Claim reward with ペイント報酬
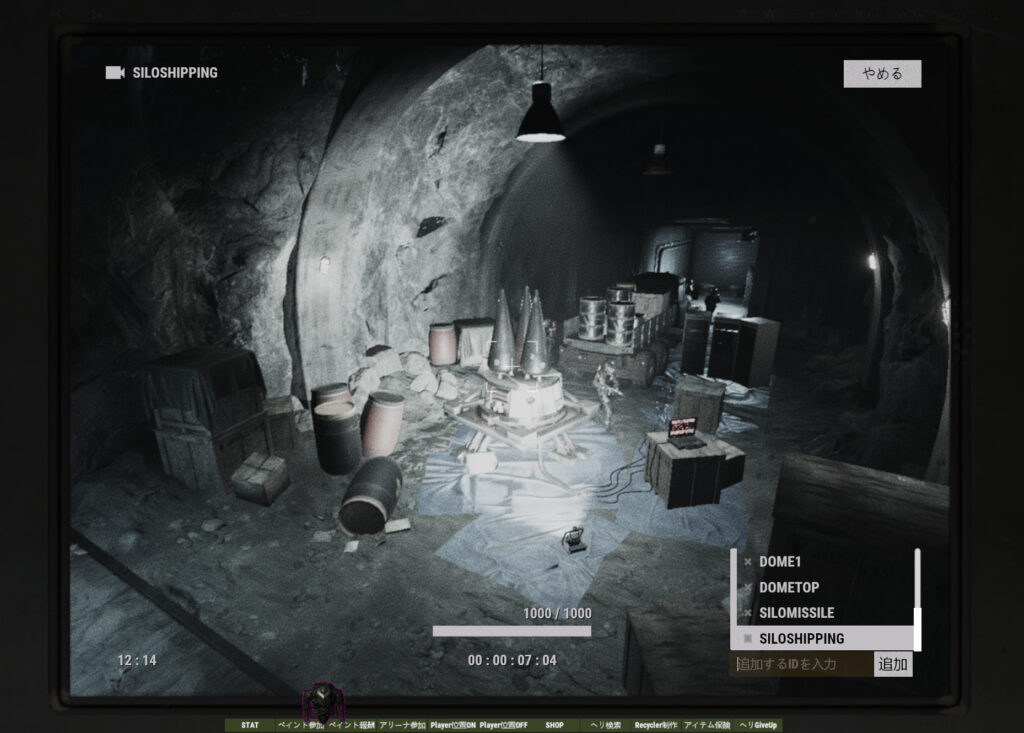Viewport: 1024px width, 733px height. [x=351, y=725]
